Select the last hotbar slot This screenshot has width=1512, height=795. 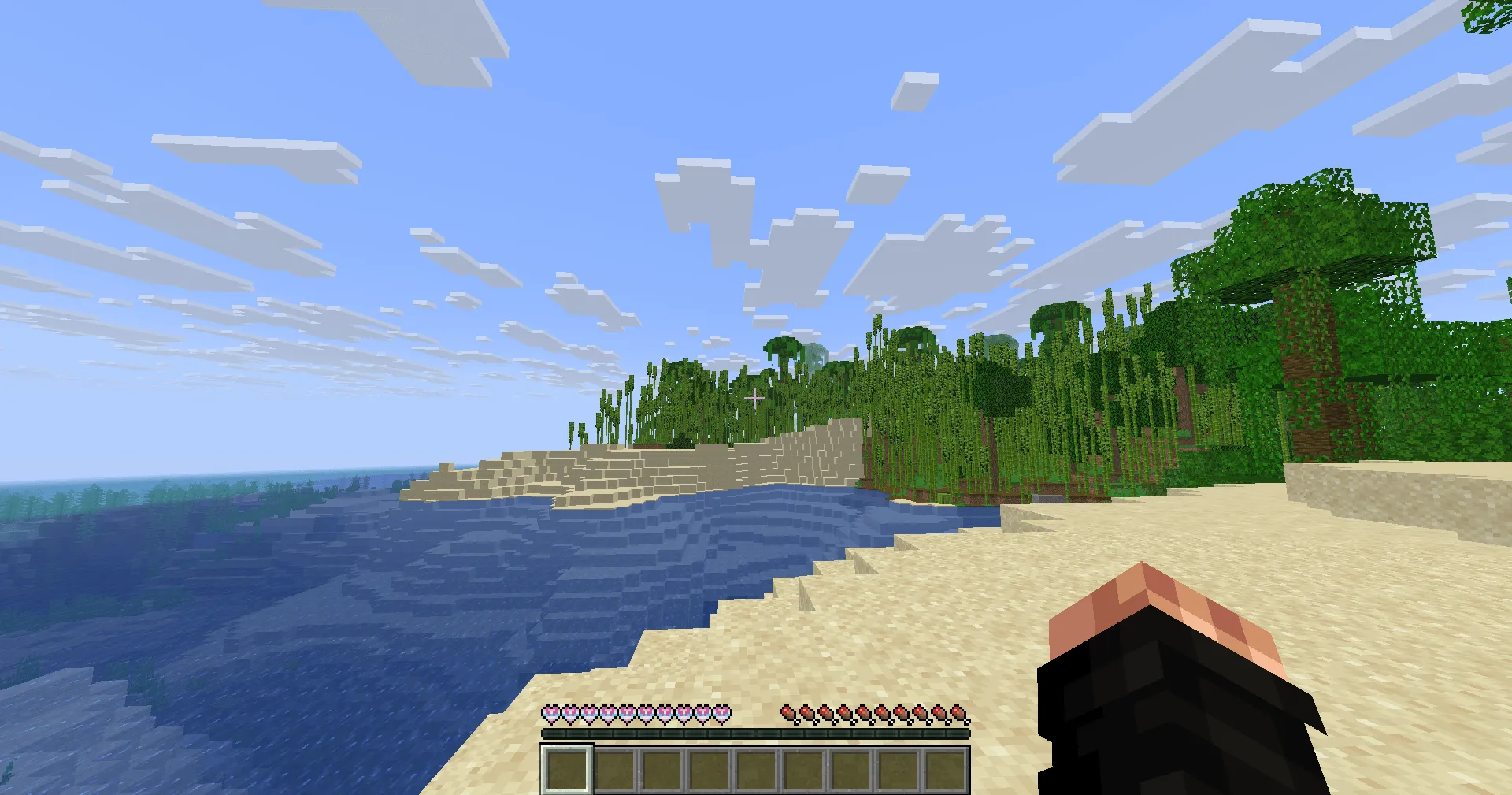point(947,770)
